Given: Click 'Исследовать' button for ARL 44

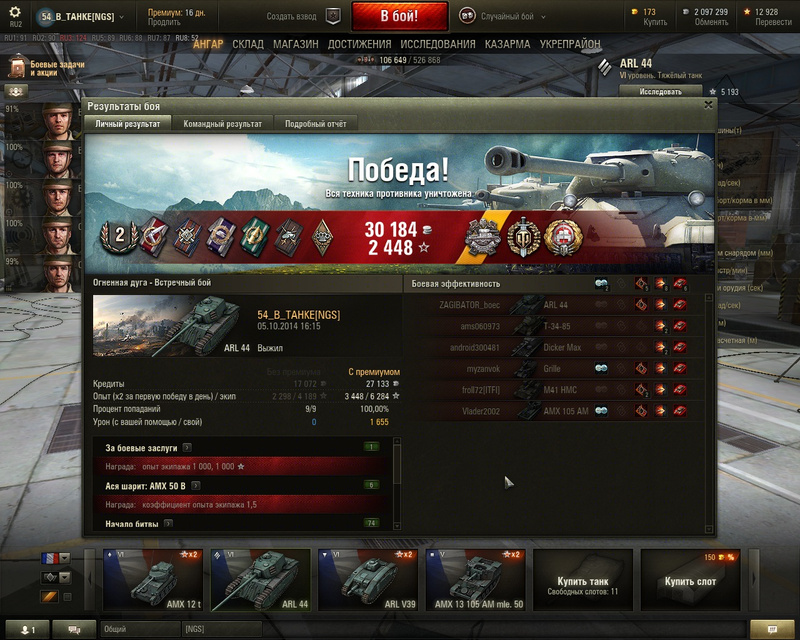Looking at the screenshot, I should (x=660, y=91).
